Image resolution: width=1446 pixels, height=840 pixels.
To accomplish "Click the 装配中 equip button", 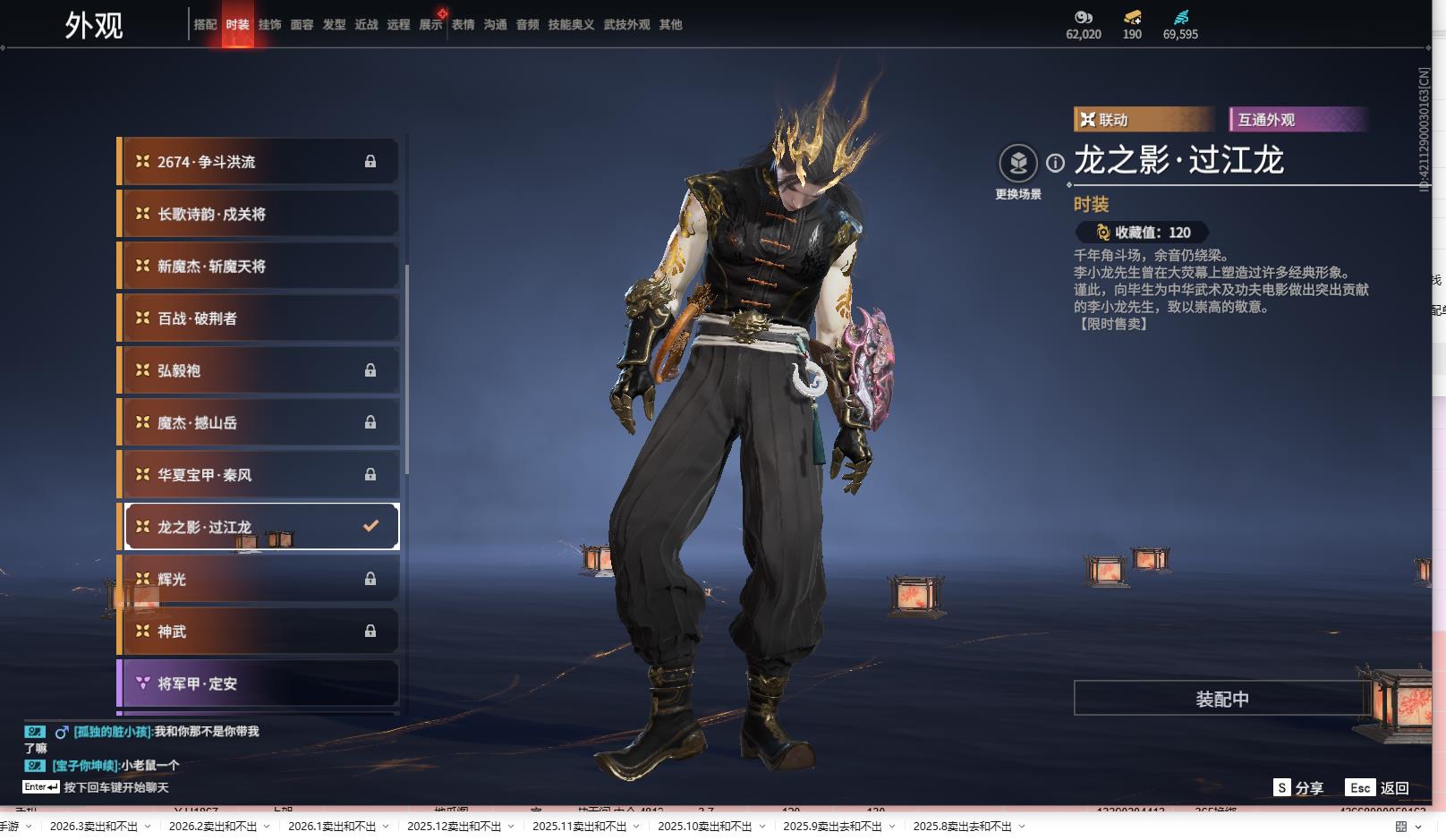I will click(x=1221, y=699).
